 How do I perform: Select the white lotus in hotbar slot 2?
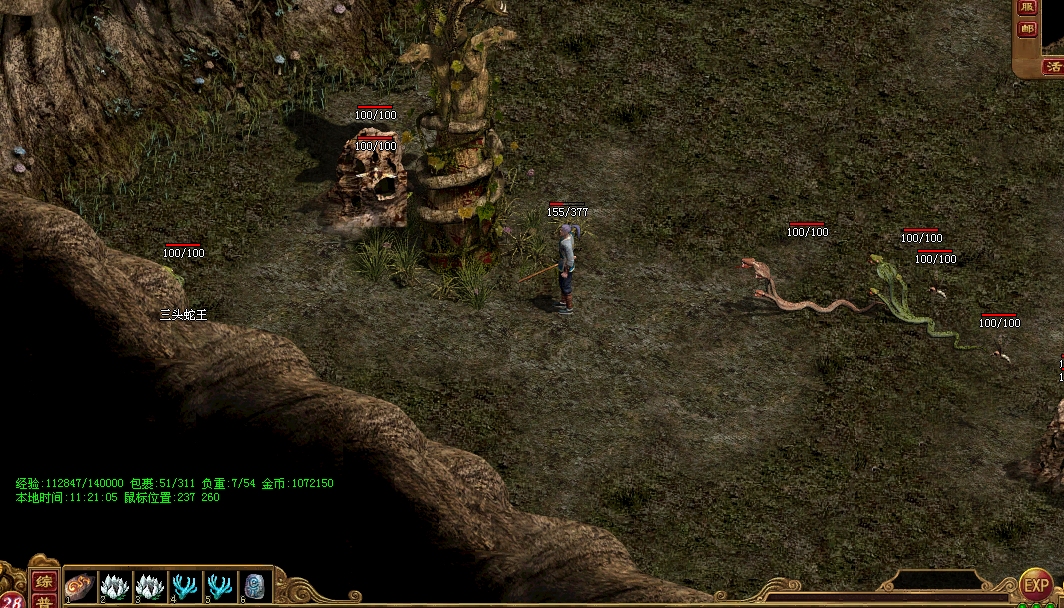[x=116, y=586]
